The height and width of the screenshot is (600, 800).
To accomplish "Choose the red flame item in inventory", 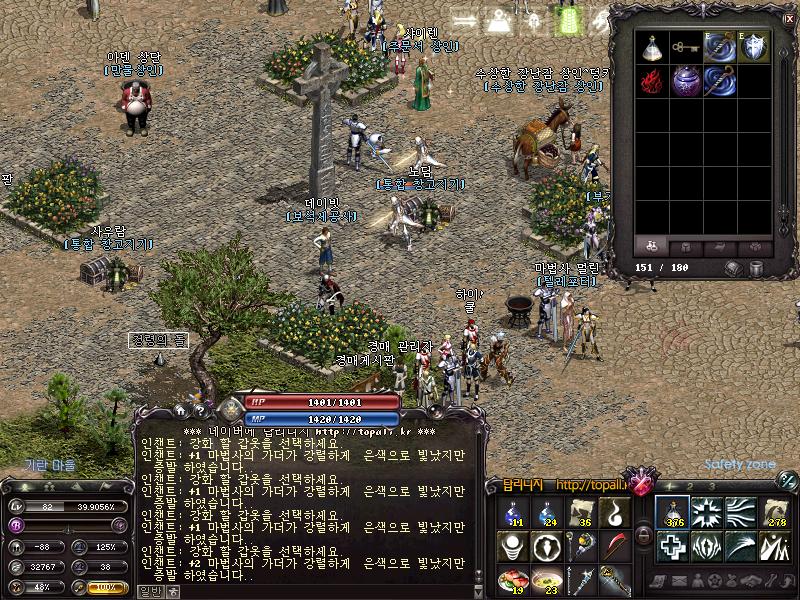I will (x=653, y=81).
